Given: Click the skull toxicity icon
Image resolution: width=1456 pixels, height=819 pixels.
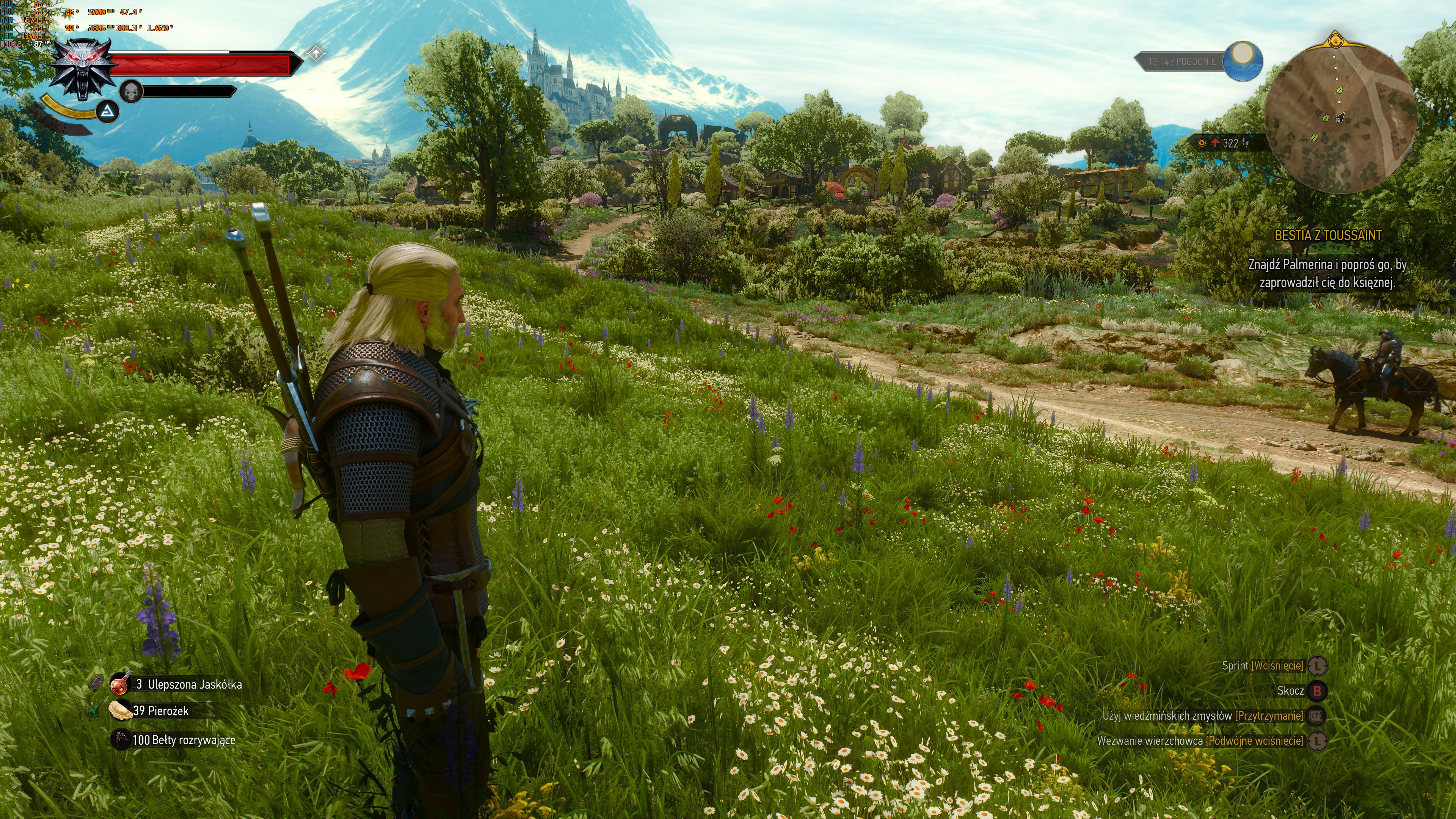Looking at the screenshot, I should click(131, 91).
